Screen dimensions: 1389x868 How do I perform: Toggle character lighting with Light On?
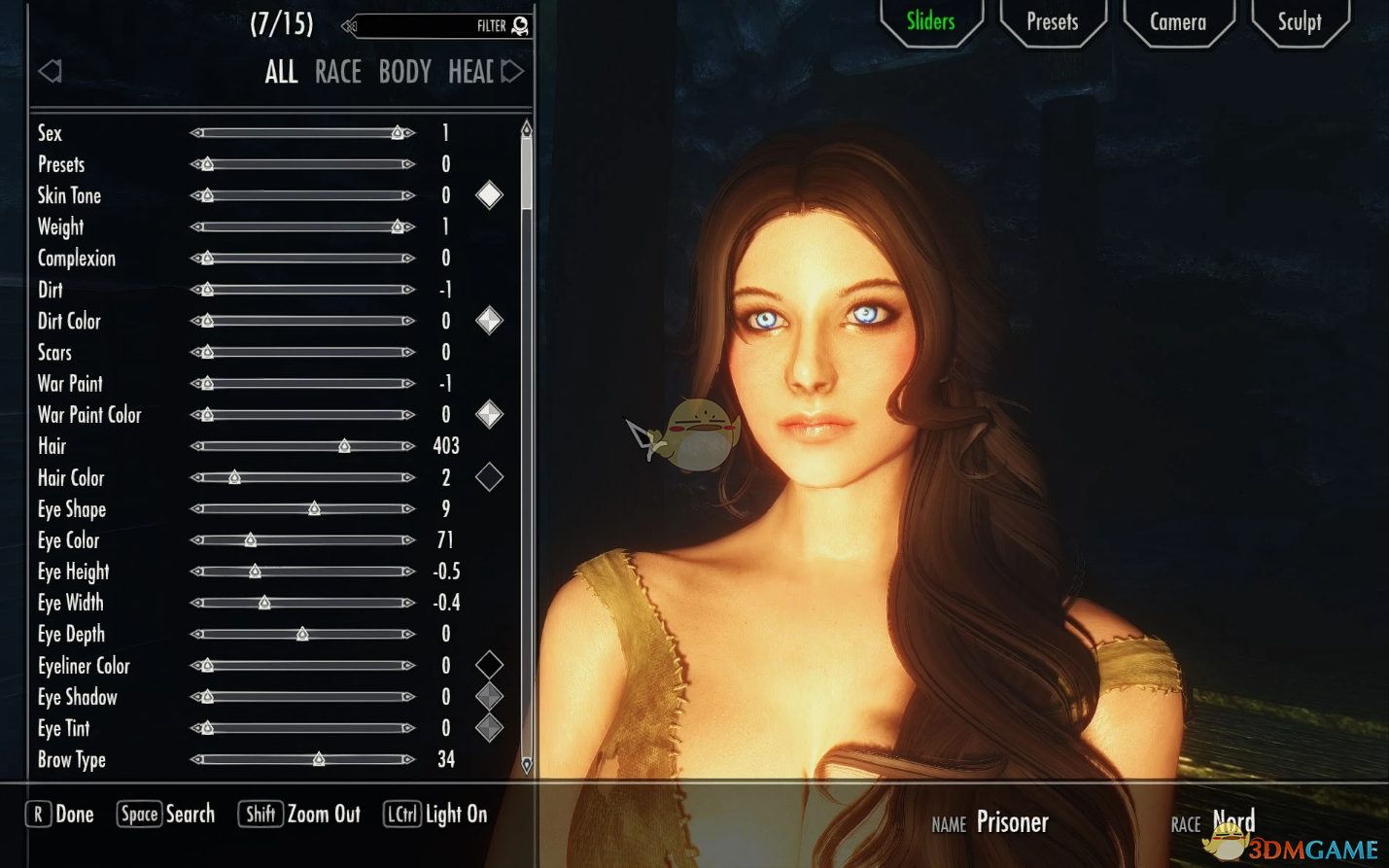[434, 814]
